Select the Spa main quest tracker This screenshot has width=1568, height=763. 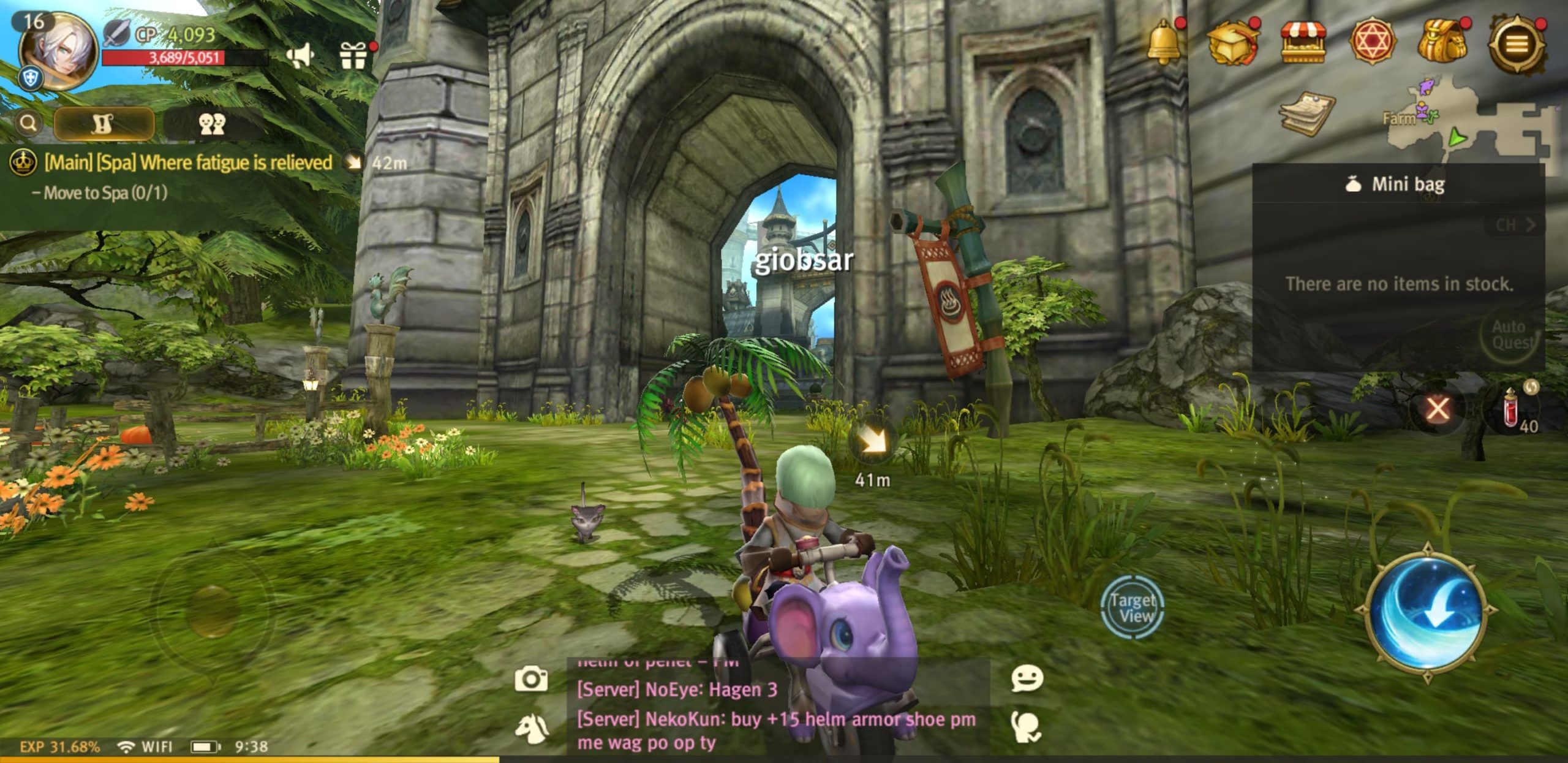187,163
